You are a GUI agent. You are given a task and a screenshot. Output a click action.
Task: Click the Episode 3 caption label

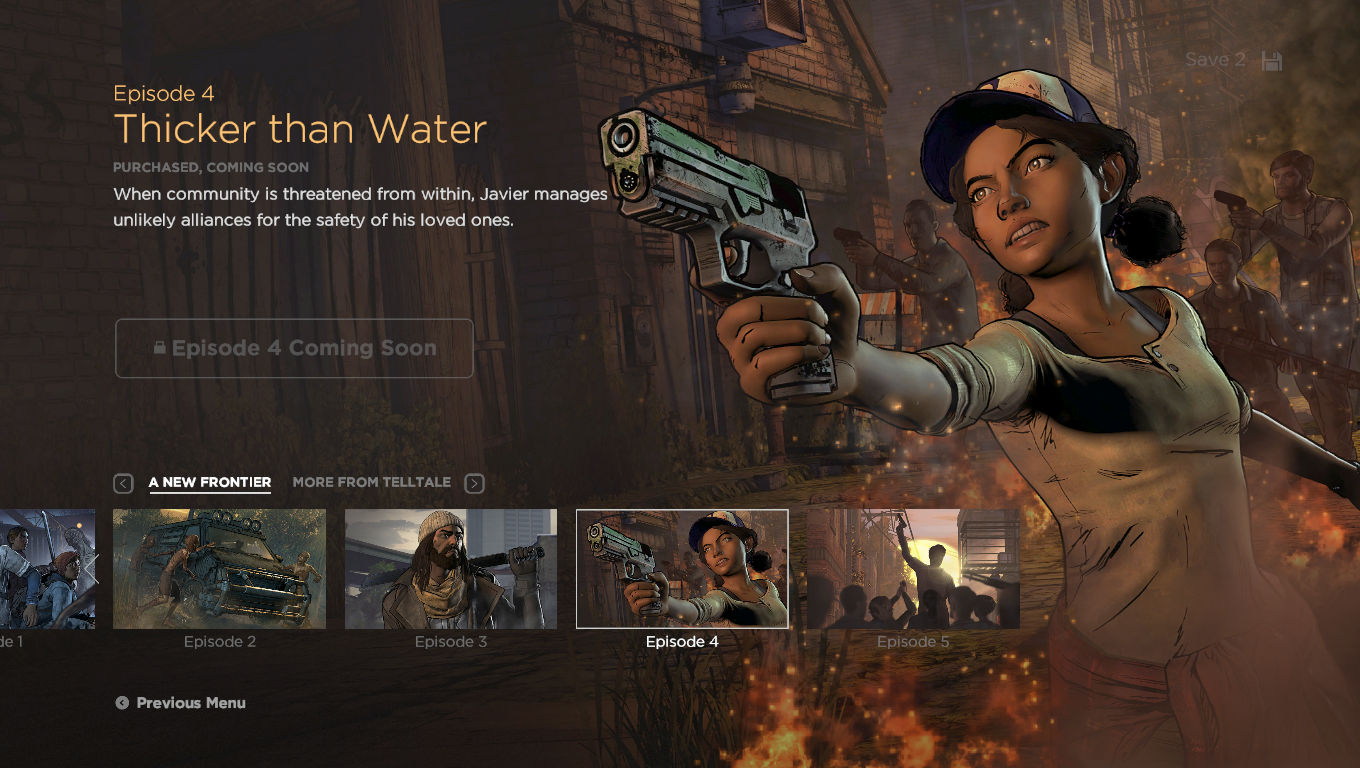[451, 641]
